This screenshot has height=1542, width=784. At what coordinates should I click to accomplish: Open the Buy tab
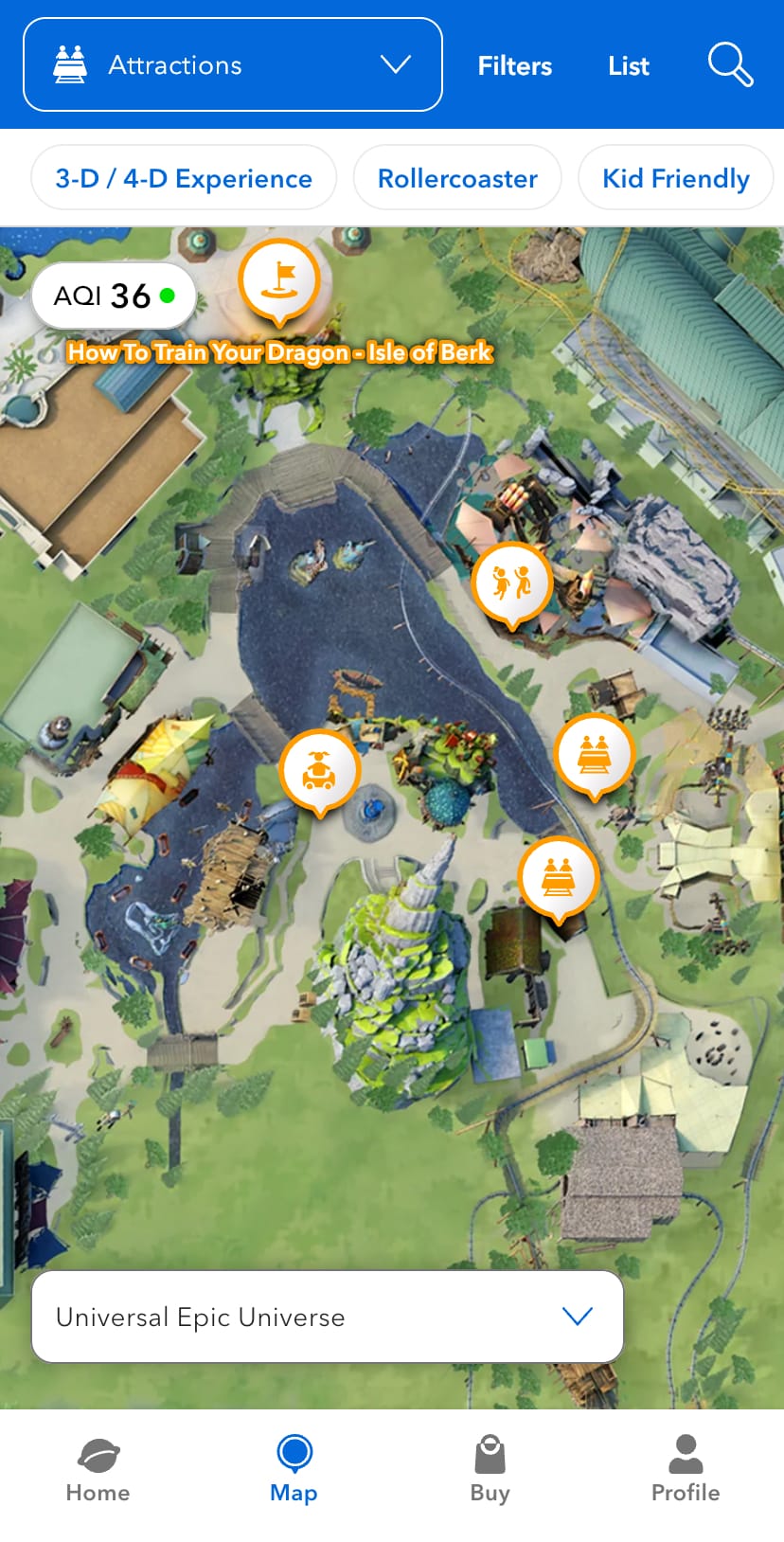pyautogui.click(x=490, y=1470)
